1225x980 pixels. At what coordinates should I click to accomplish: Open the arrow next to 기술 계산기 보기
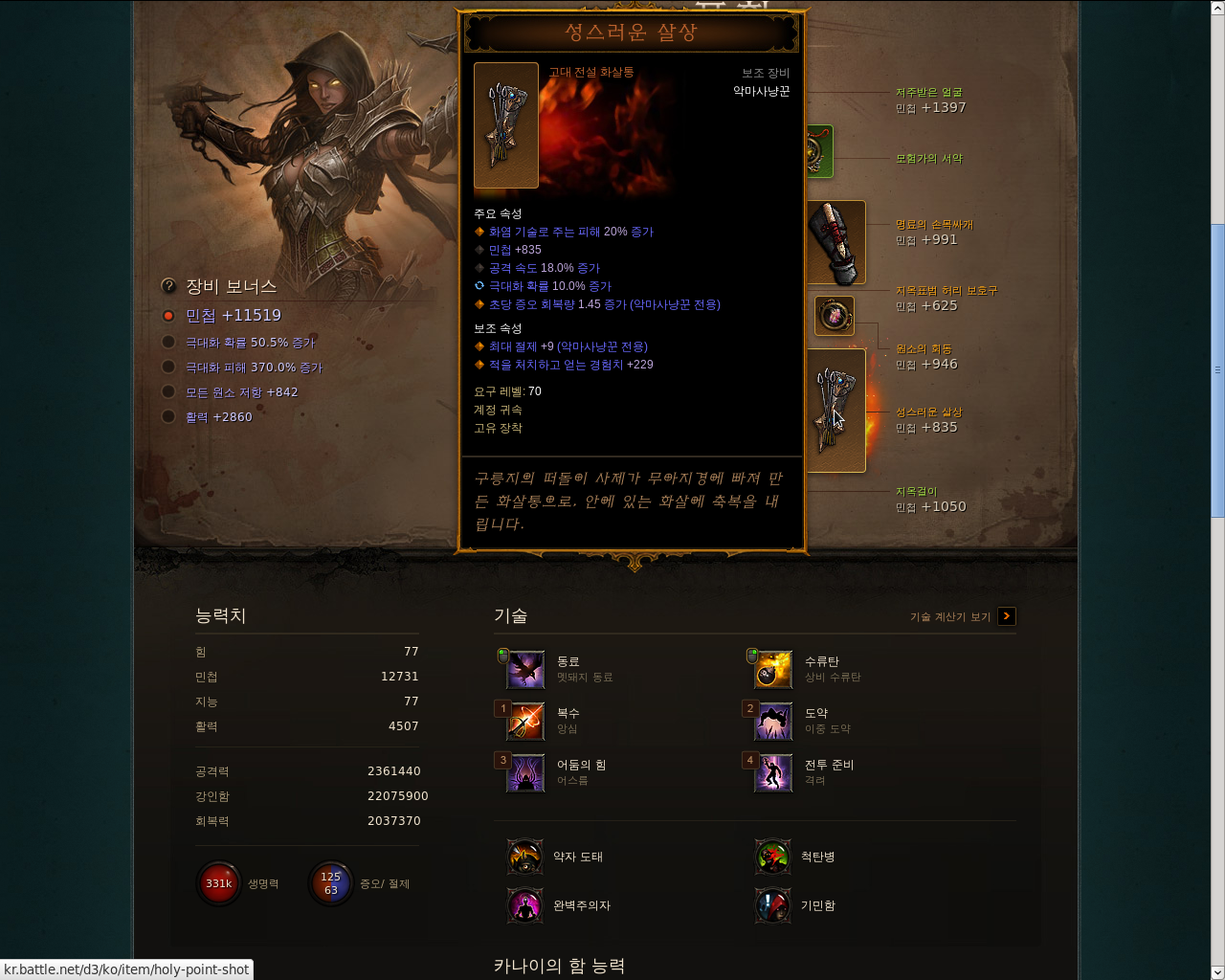pyautogui.click(x=1006, y=616)
